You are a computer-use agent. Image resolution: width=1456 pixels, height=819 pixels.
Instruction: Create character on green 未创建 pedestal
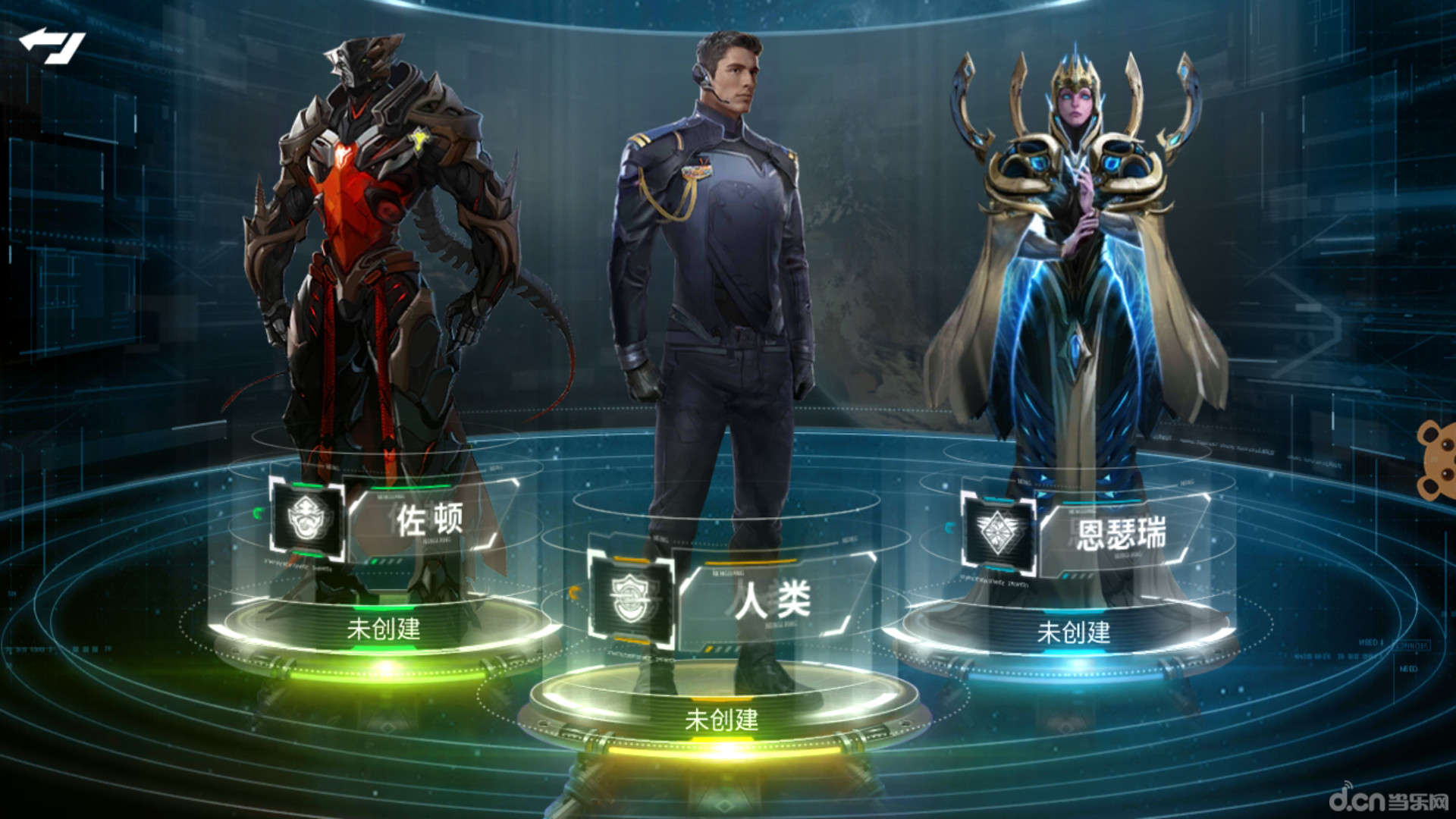(384, 629)
